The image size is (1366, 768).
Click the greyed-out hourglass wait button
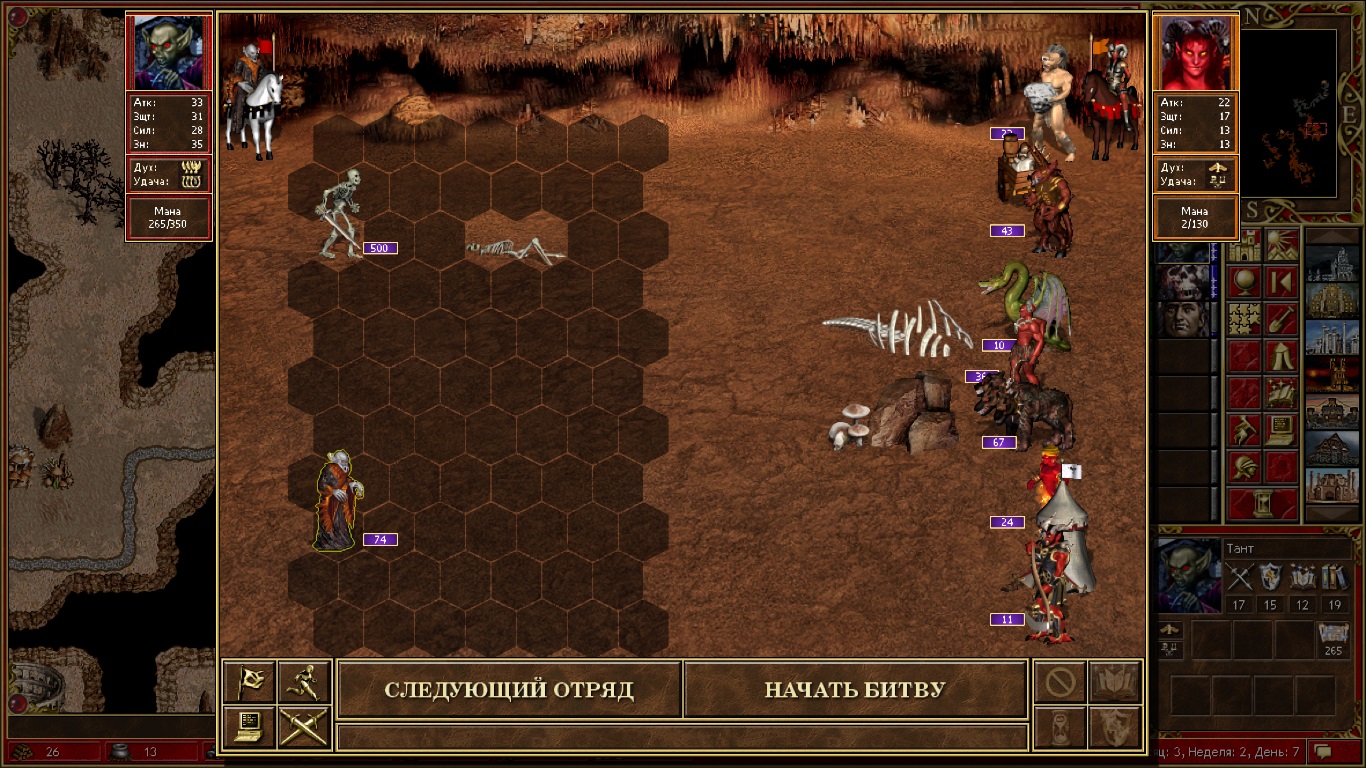tap(1060, 727)
